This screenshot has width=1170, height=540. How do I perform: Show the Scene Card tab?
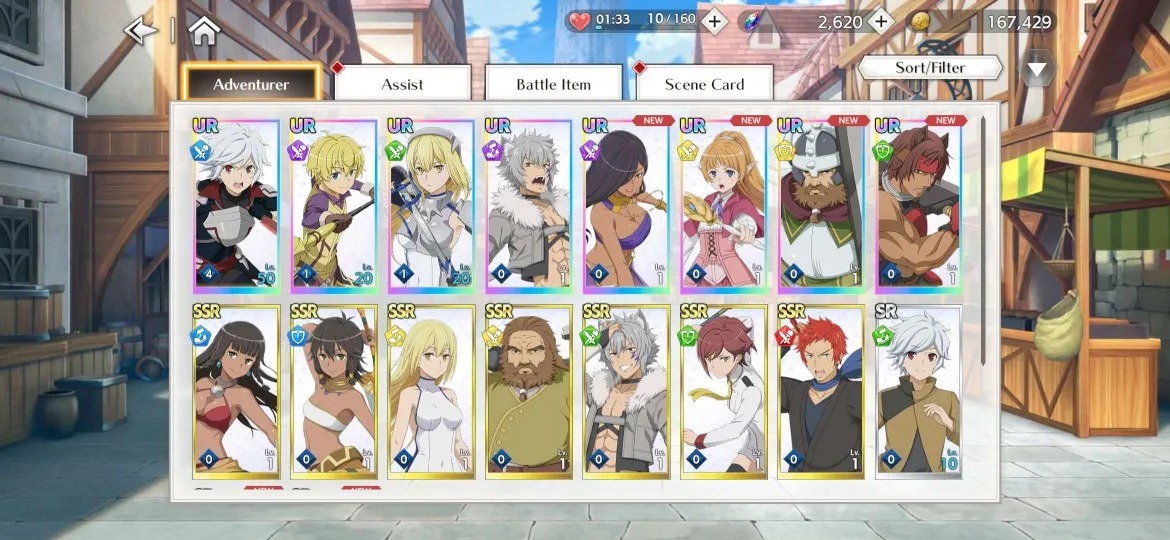click(704, 85)
